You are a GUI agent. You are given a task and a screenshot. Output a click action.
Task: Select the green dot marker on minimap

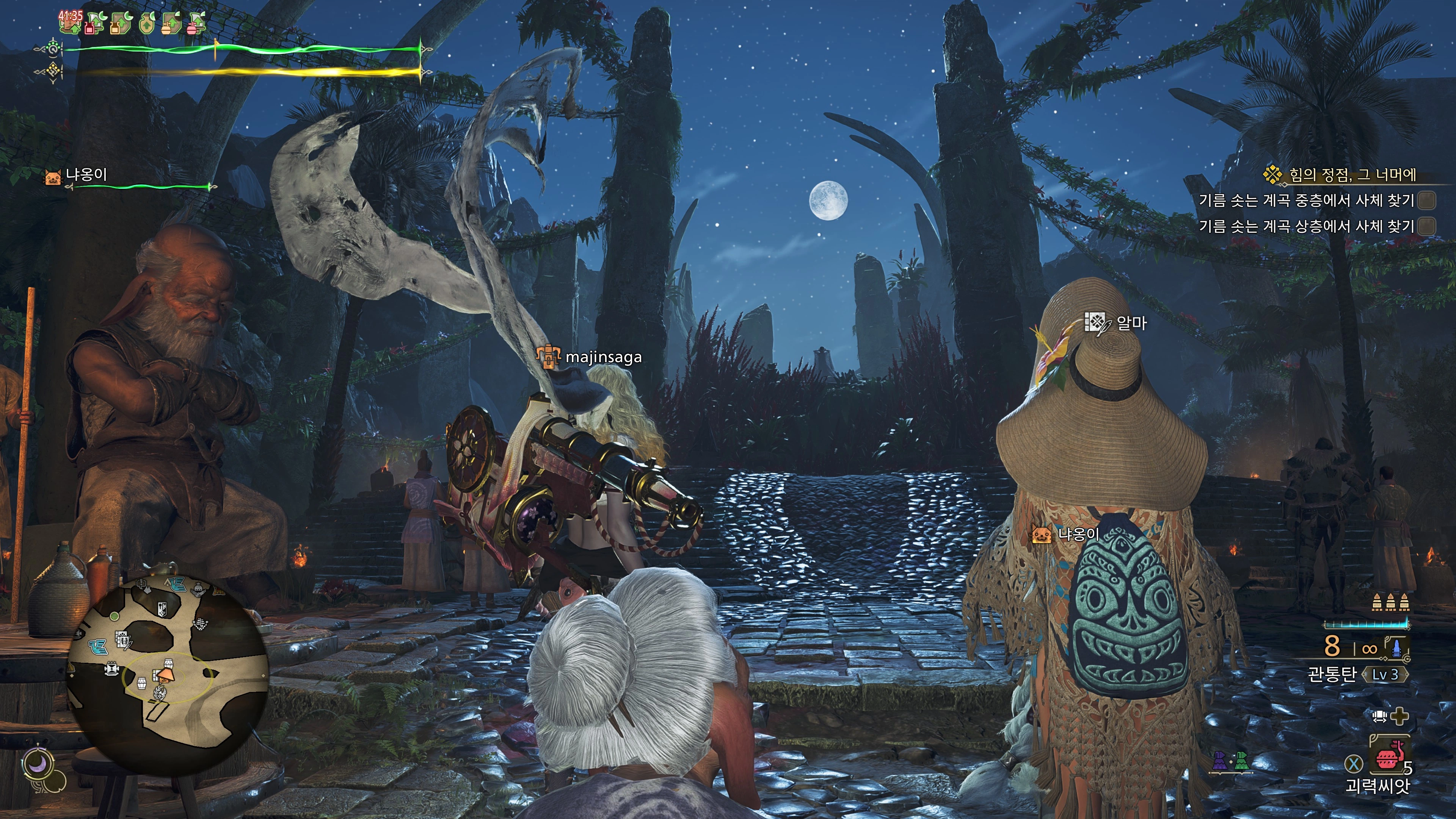click(115, 615)
